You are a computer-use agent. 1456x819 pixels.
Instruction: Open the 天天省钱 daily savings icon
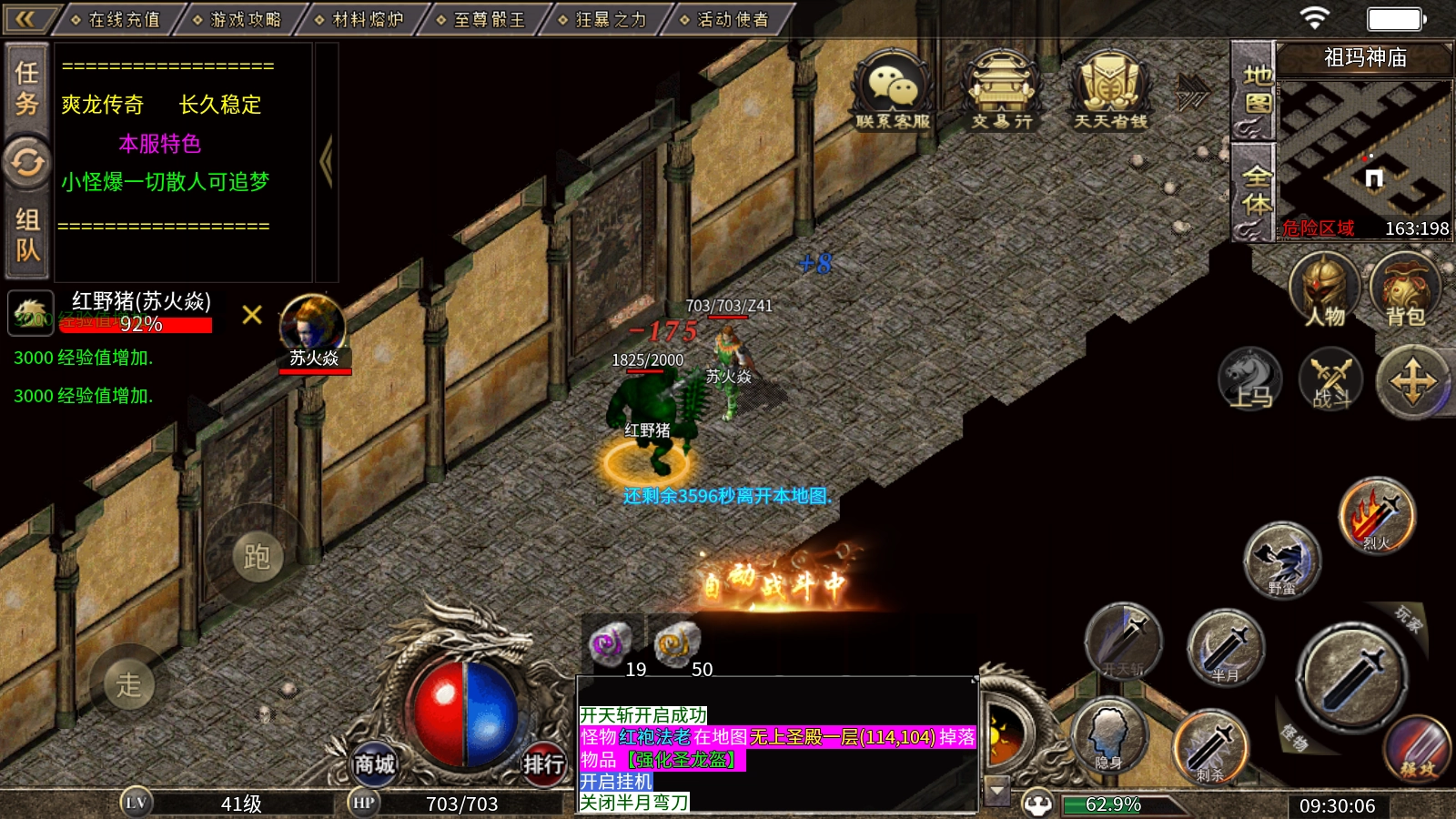(1110, 89)
